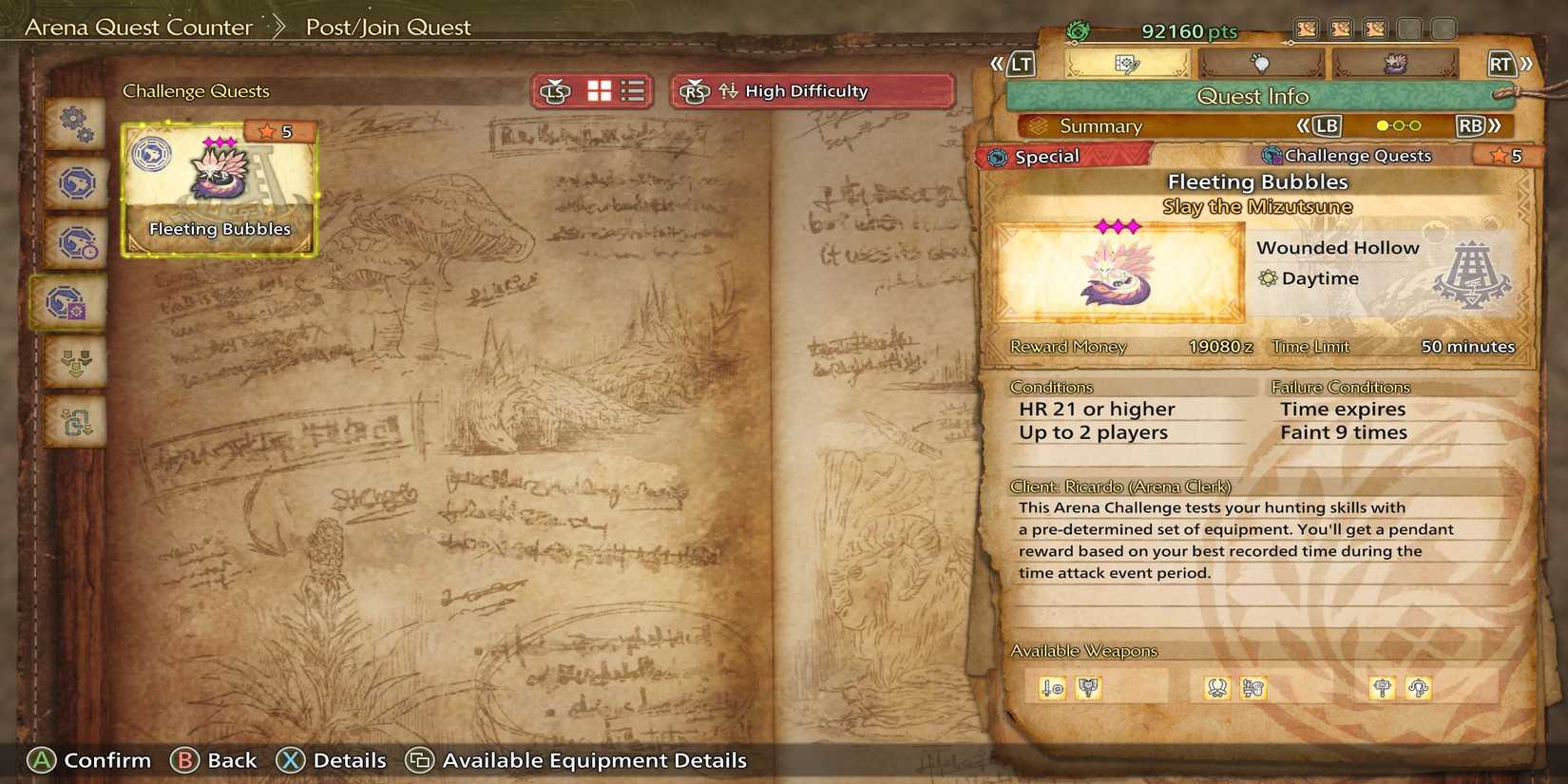Screen dimensions: 1568x784
Task: Select the hammer weapon icon
Action: [x=1384, y=687]
